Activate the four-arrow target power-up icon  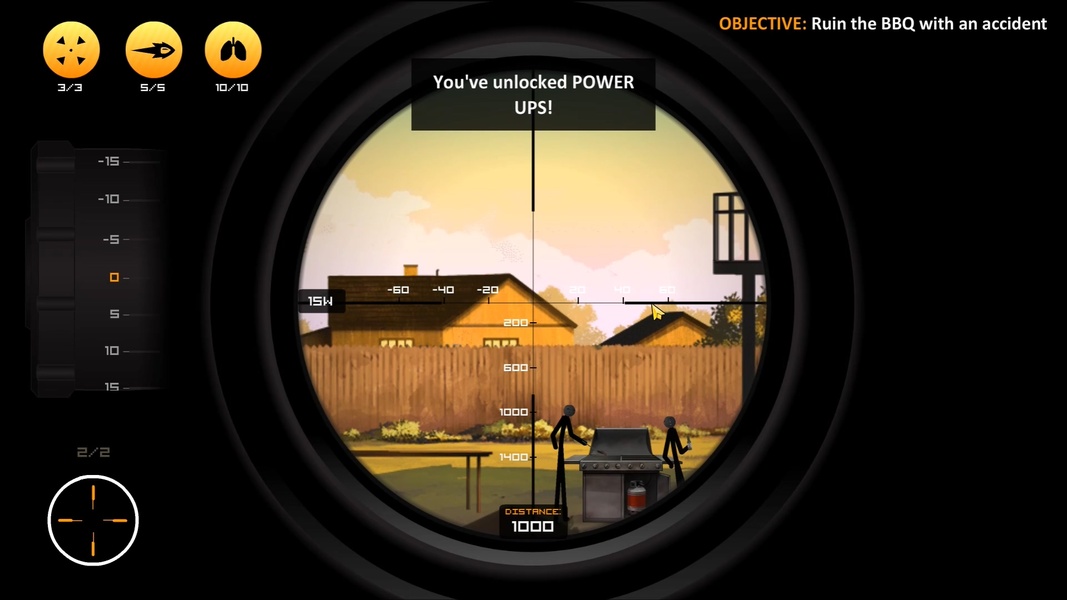click(72, 49)
